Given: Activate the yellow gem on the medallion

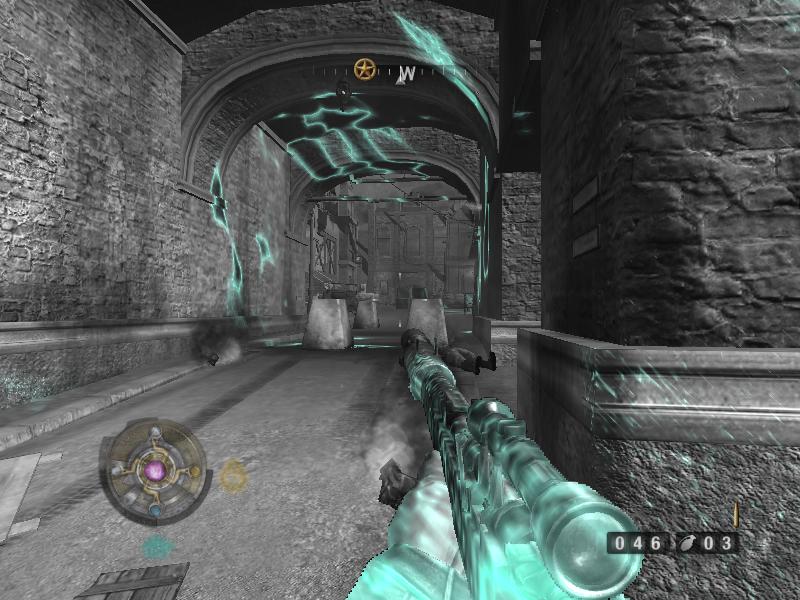Looking at the screenshot, I should tap(195, 470).
